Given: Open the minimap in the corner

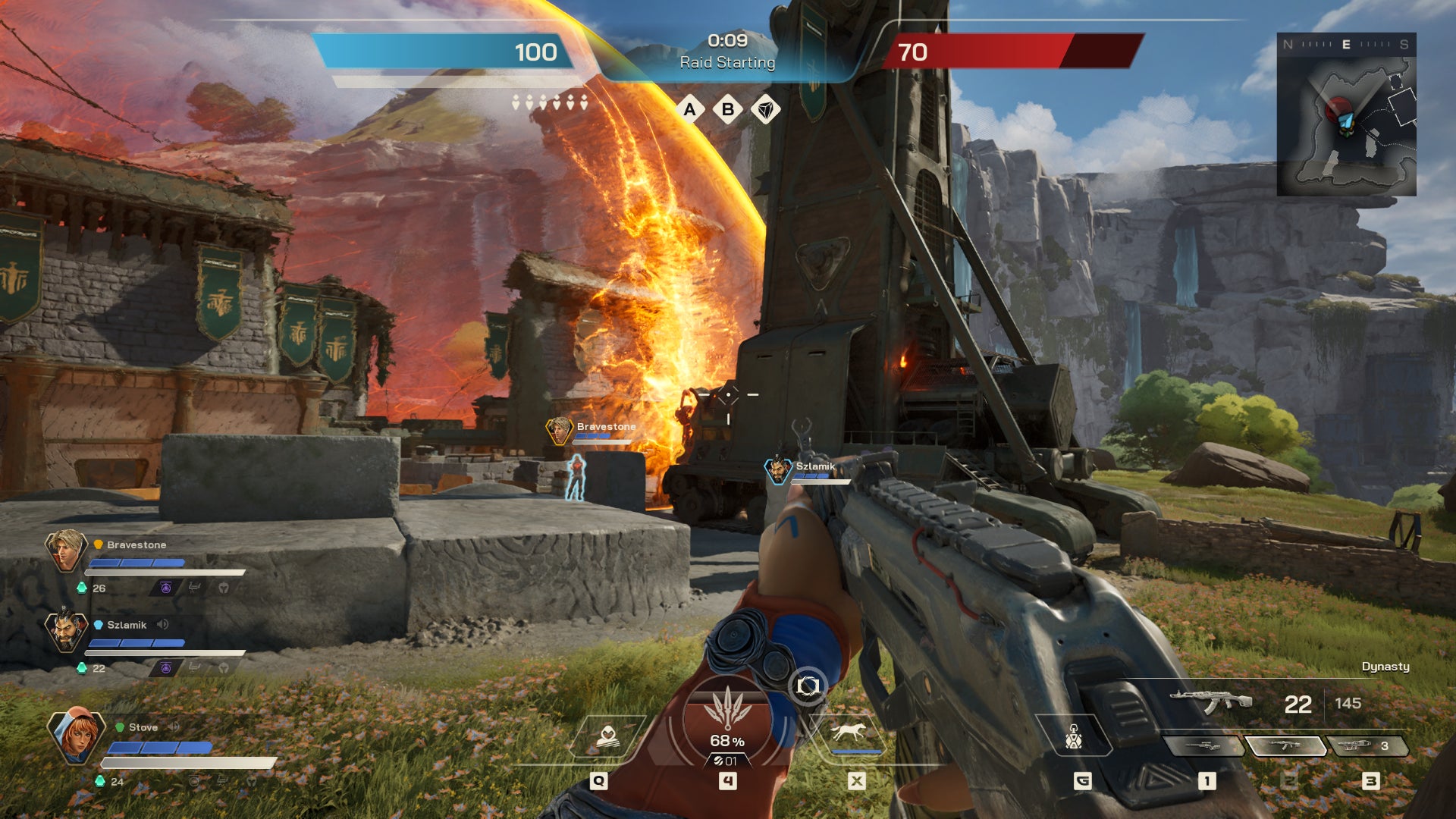Looking at the screenshot, I should pos(1346,115).
